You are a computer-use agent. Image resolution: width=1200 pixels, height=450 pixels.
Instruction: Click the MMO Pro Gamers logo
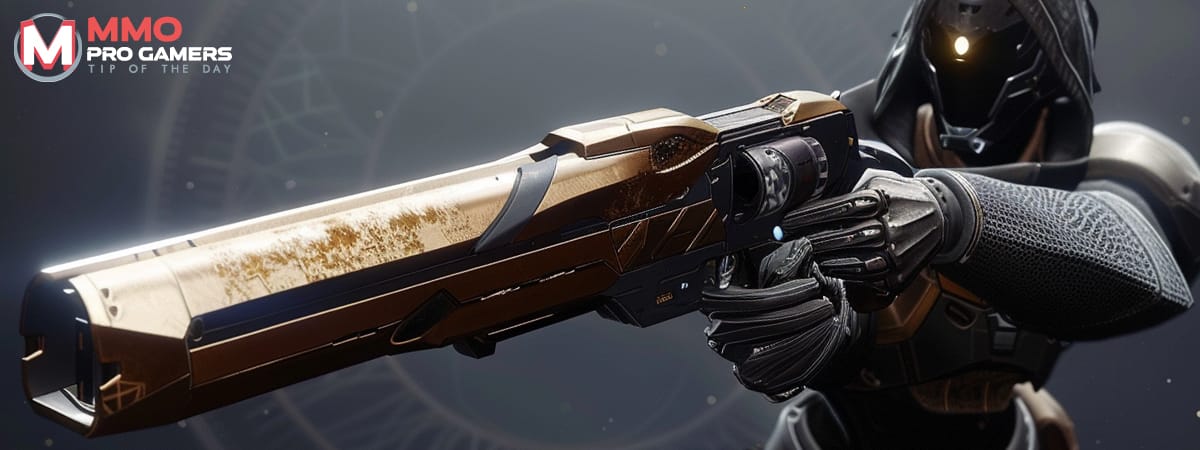[122, 46]
